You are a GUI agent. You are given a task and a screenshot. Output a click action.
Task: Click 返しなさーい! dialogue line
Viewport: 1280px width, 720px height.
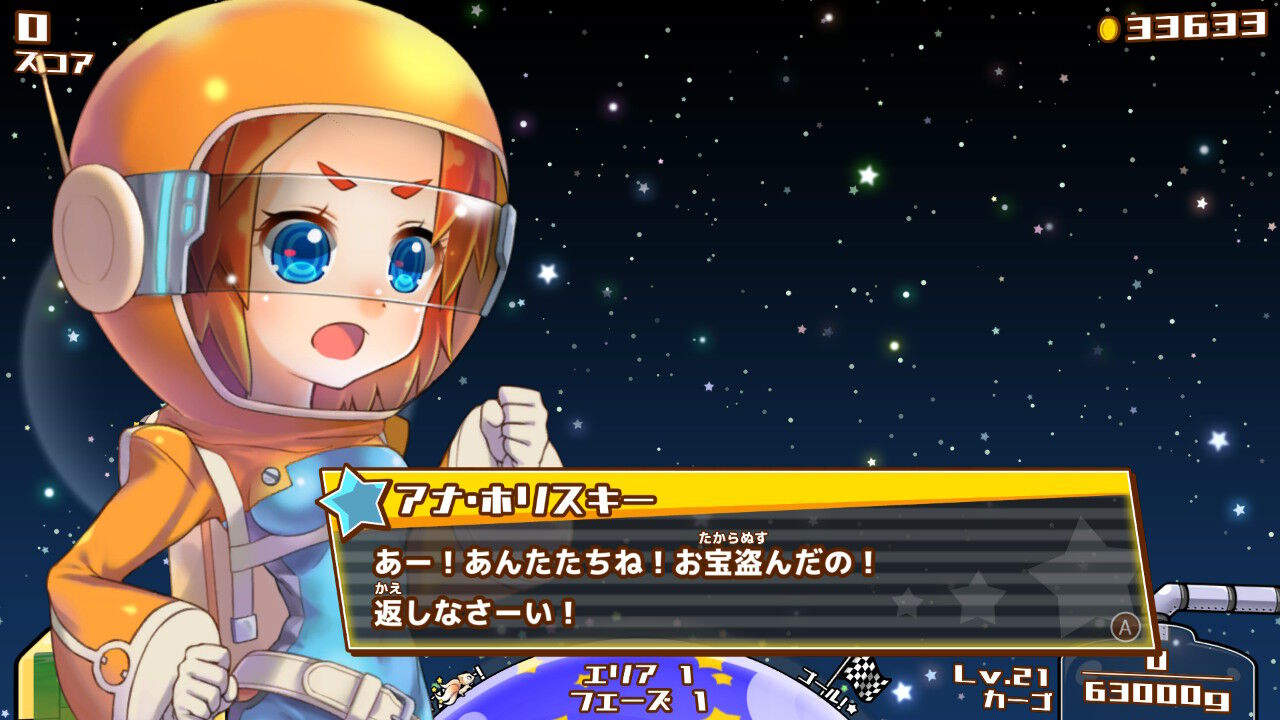coord(470,612)
